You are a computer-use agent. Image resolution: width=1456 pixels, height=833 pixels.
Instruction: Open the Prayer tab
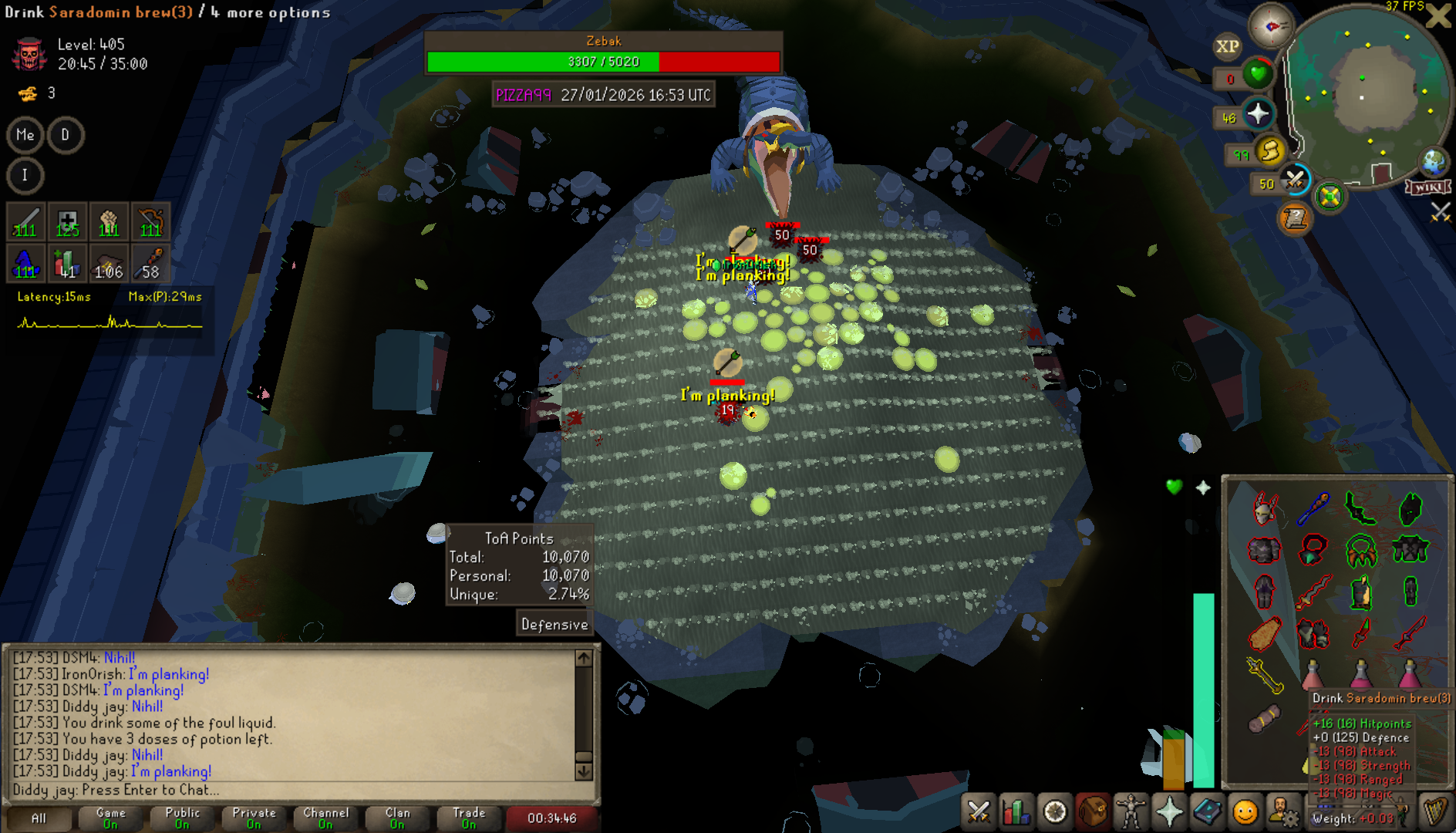click(x=1168, y=812)
